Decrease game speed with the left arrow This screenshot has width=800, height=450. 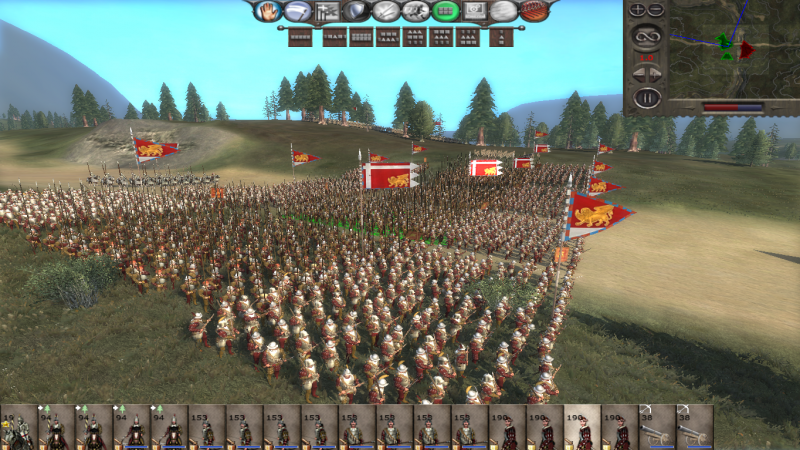637,74
